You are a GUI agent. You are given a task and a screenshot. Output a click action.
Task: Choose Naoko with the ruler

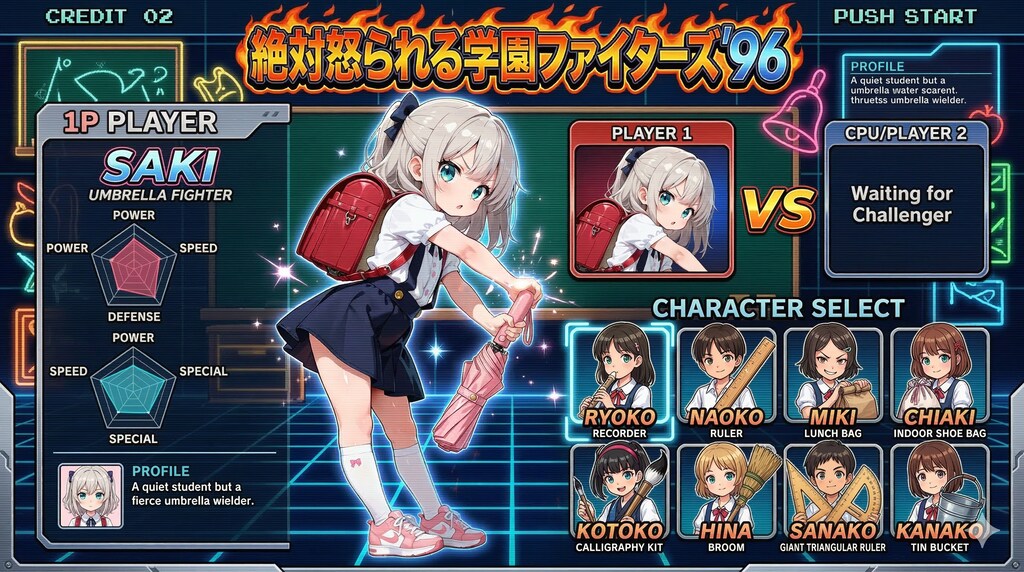tap(727, 382)
